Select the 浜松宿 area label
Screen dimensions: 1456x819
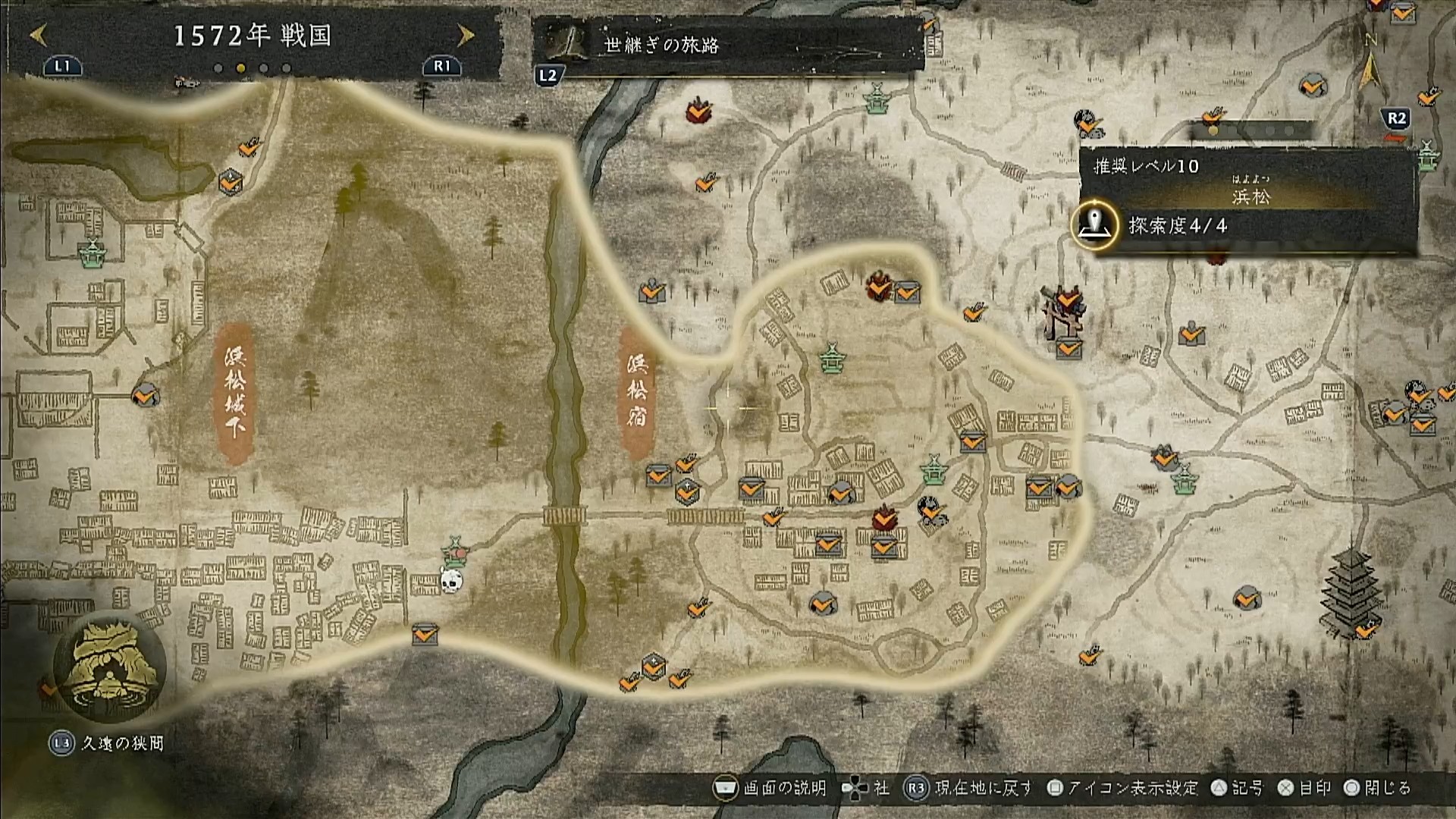pyautogui.click(x=636, y=392)
